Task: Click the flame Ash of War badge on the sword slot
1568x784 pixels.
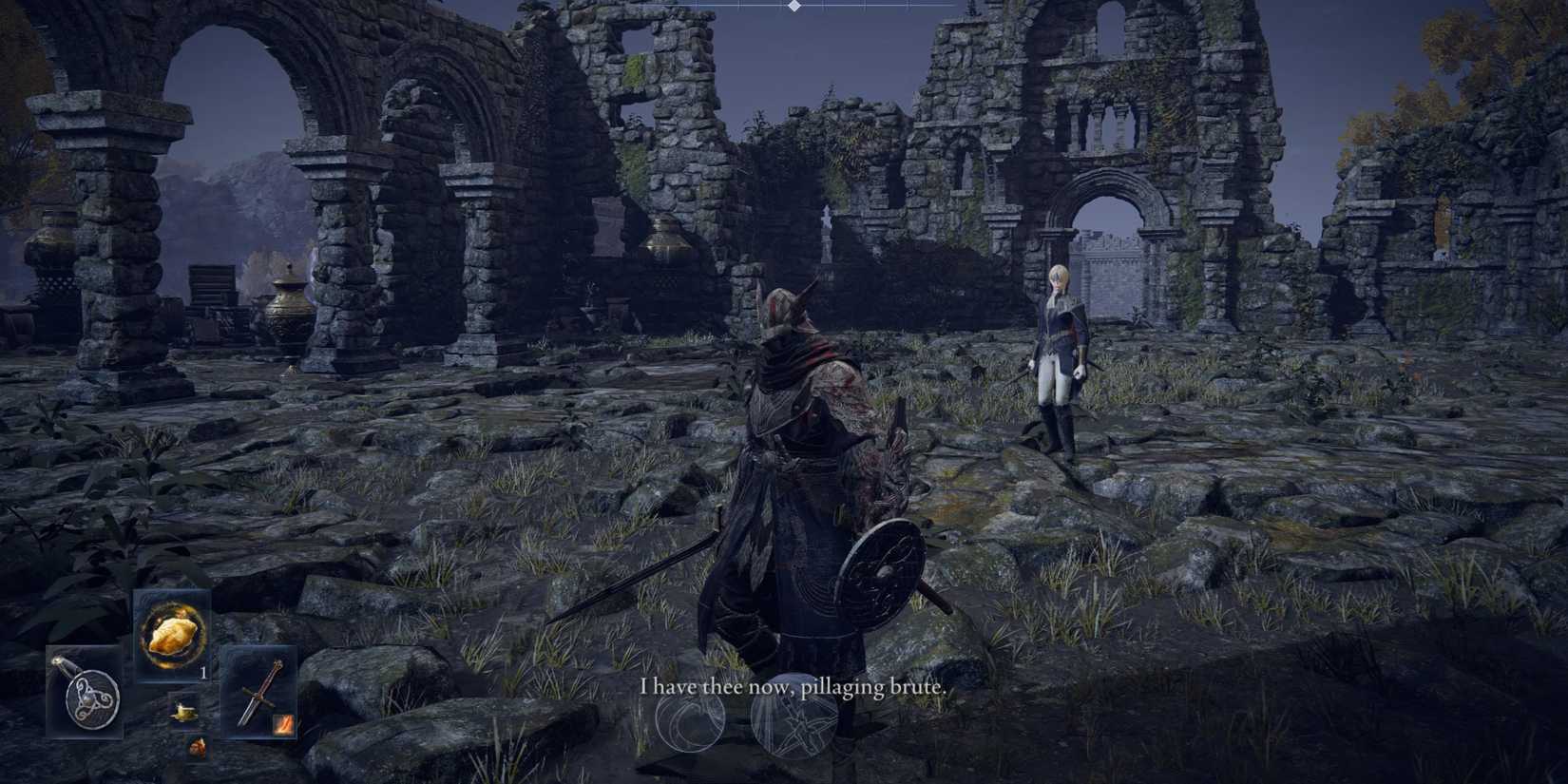Action: [x=284, y=724]
